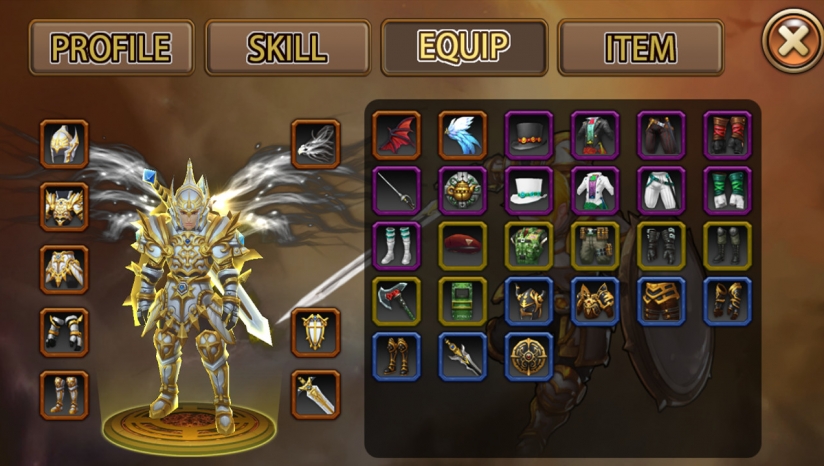This screenshot has width=824, height=466.
Task: Open the SKILL tab
Action: [287, 47]
